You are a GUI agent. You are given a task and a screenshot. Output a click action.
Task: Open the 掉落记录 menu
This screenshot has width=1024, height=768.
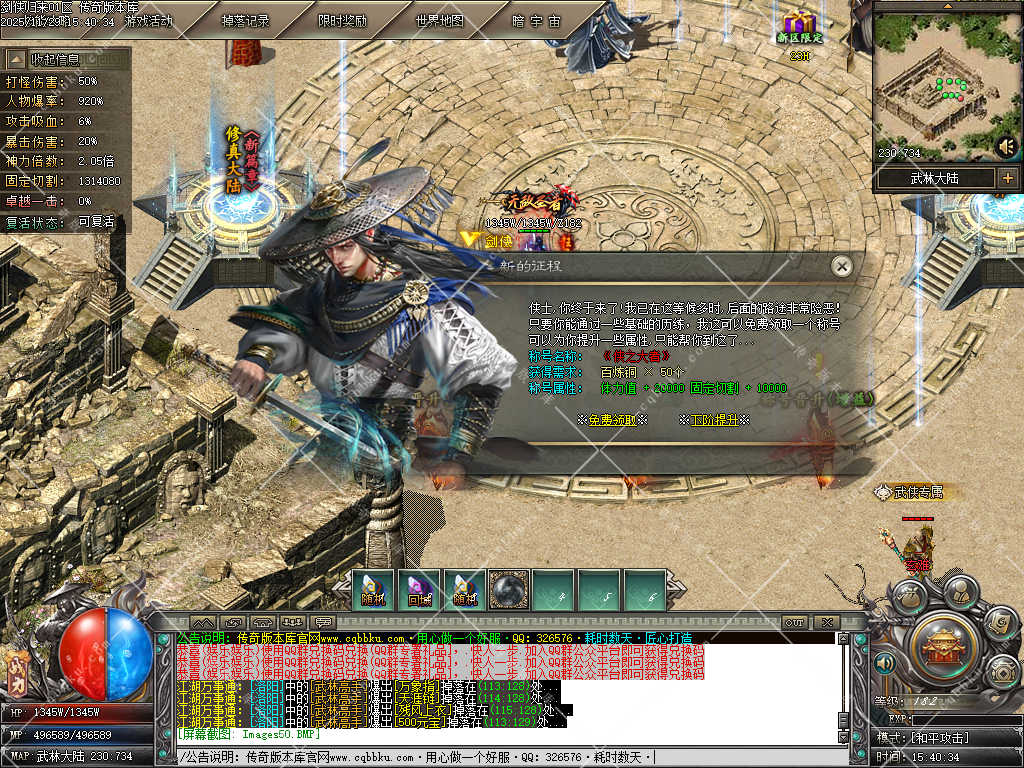[245, 20]
